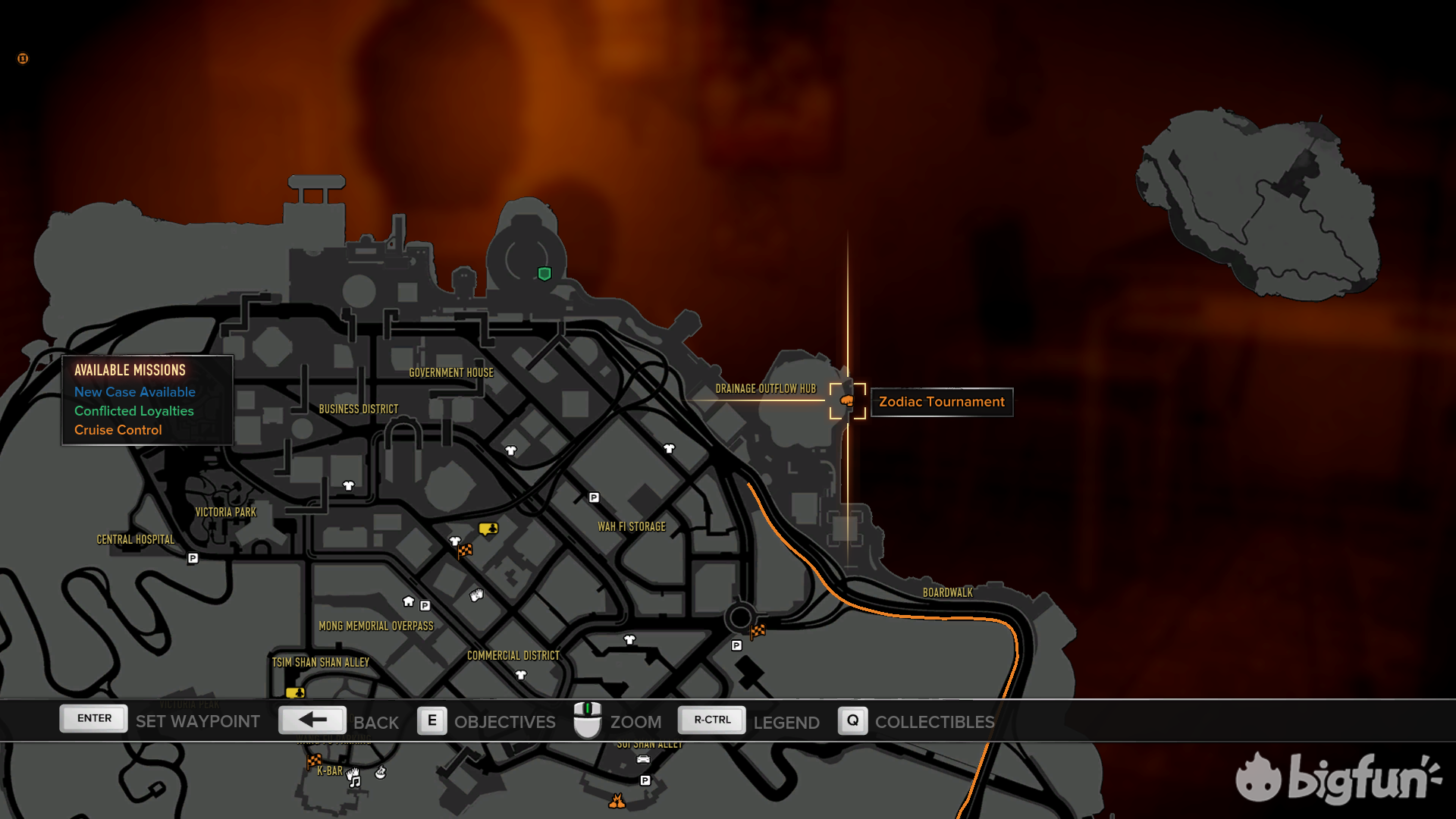Image resolution: width=1456 pixels, height=819 pixels.
Task: Choose the Conflicted Loyalties mission
Action: (133, 411)
